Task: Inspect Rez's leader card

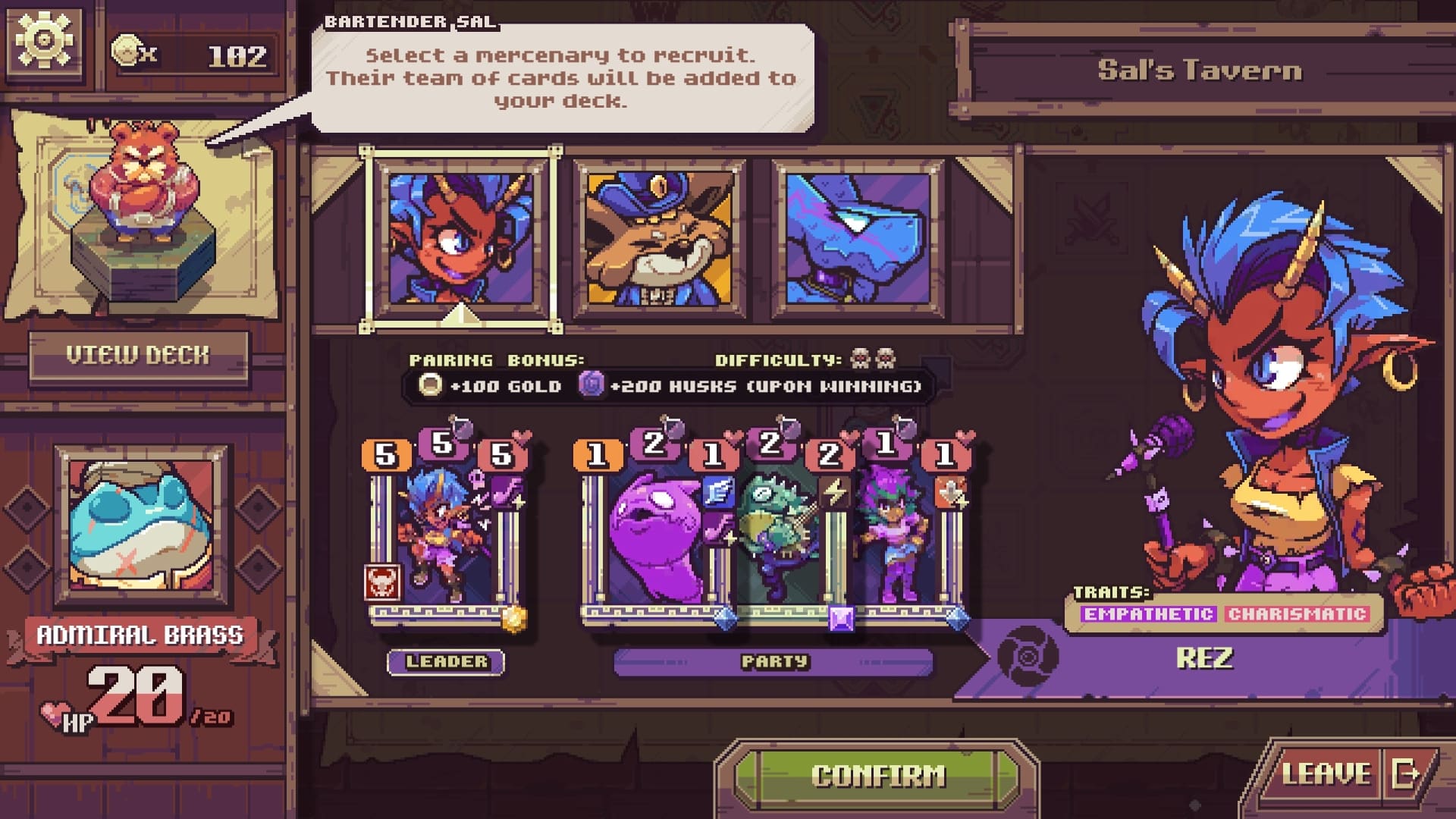Action: (x=444, y=538)
